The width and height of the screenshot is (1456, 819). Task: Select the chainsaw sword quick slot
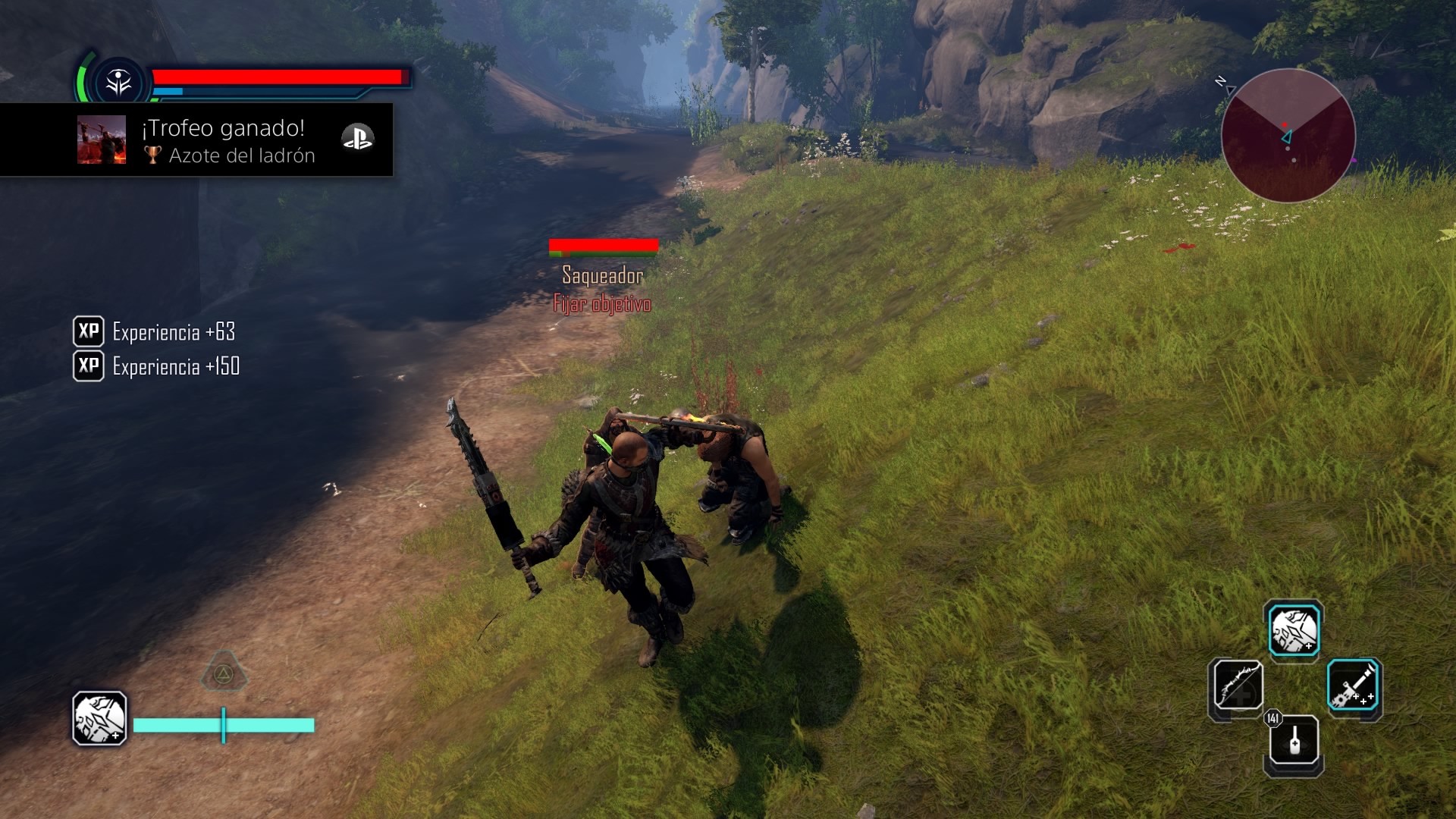click(1354, 686)
